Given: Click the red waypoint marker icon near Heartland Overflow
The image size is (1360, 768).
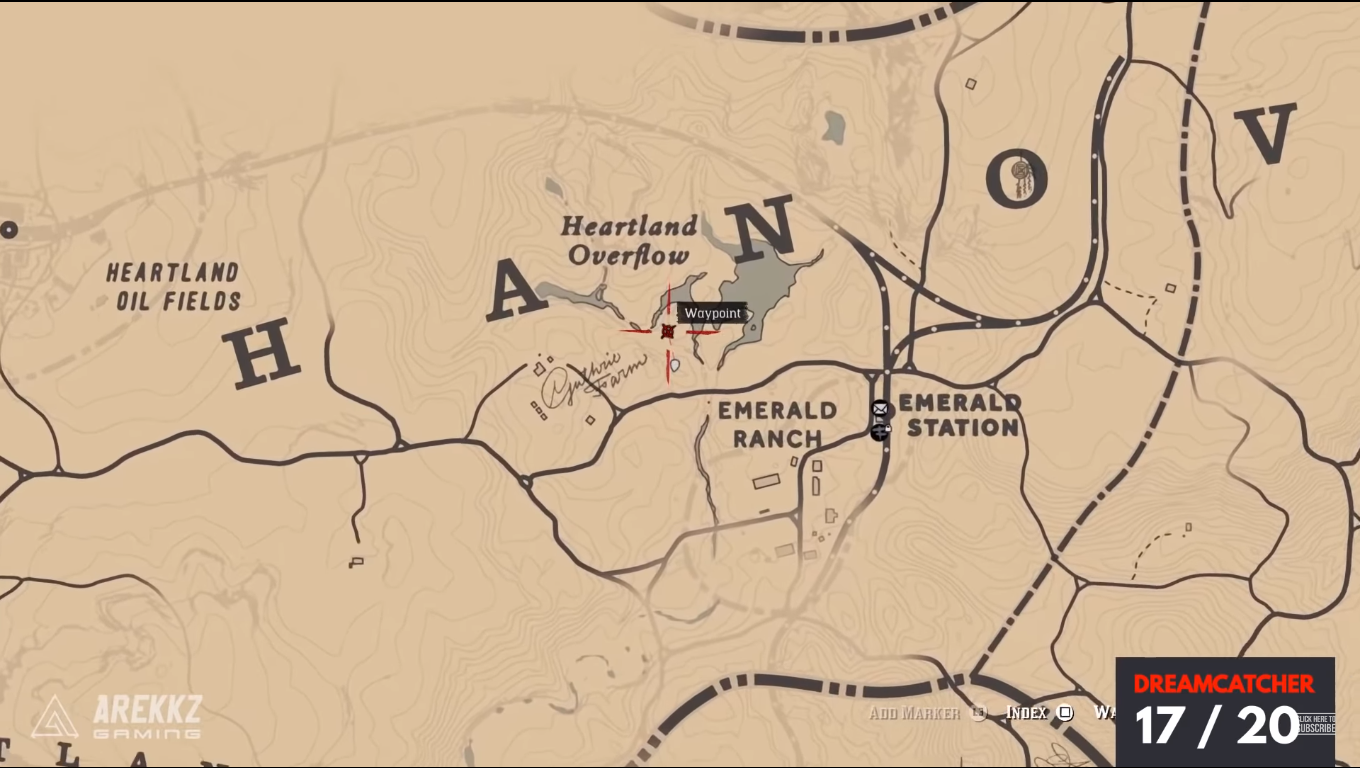Looking at the screenshot, I should point(667,331).
